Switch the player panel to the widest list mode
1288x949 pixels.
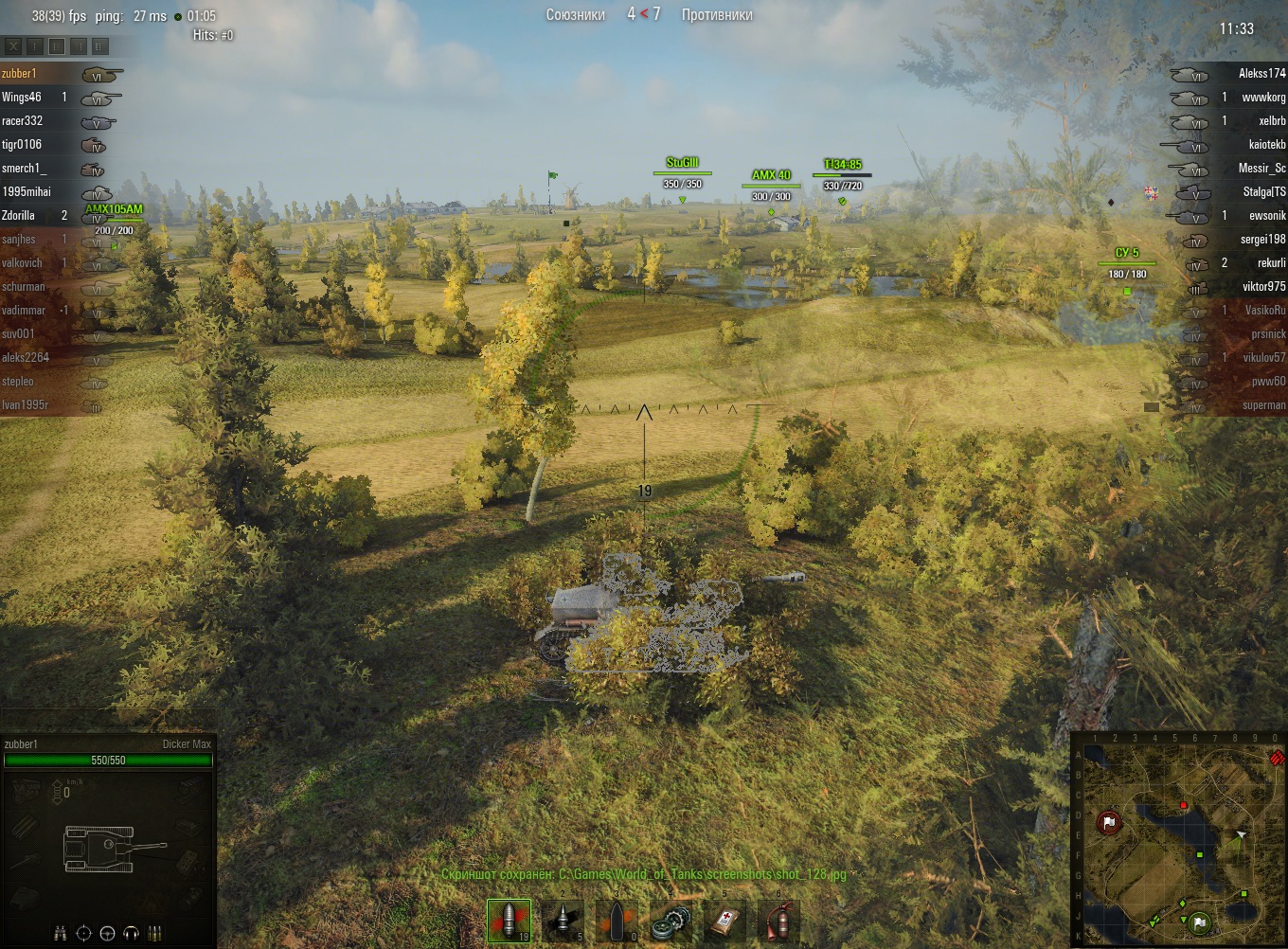coord(100,45)
